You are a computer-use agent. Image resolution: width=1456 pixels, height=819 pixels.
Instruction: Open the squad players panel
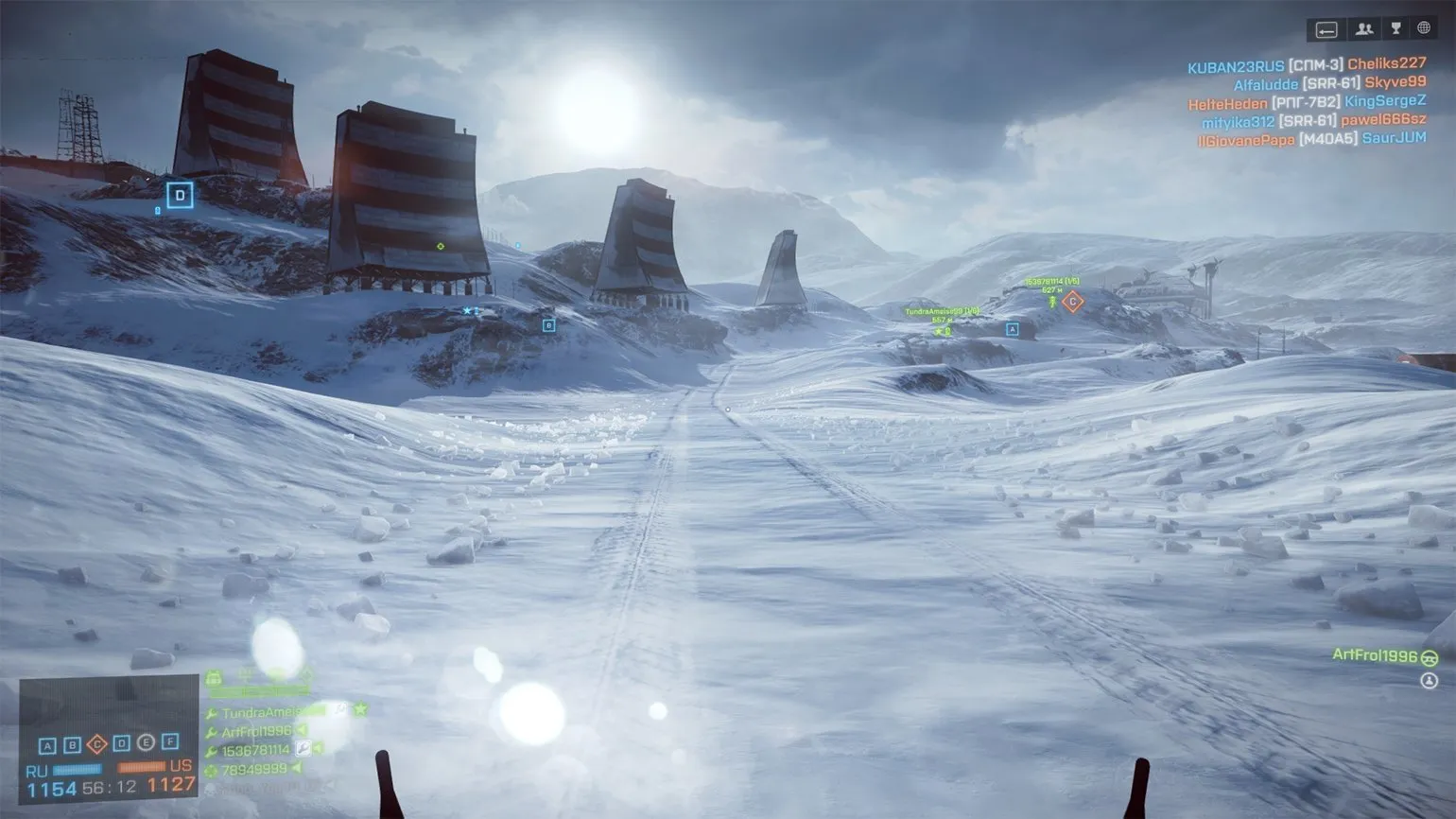pos(1363,29)
